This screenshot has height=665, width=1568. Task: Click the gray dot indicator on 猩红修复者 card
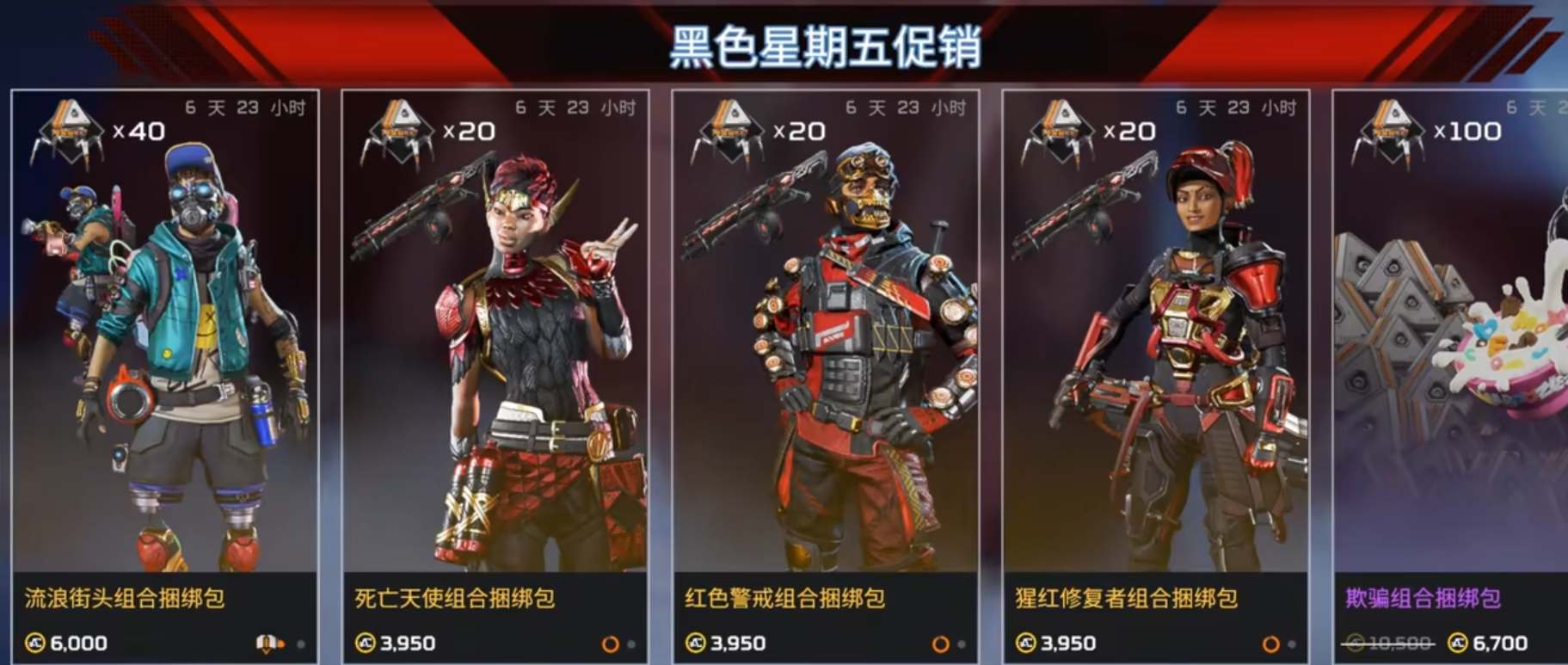pos(1294,643)
